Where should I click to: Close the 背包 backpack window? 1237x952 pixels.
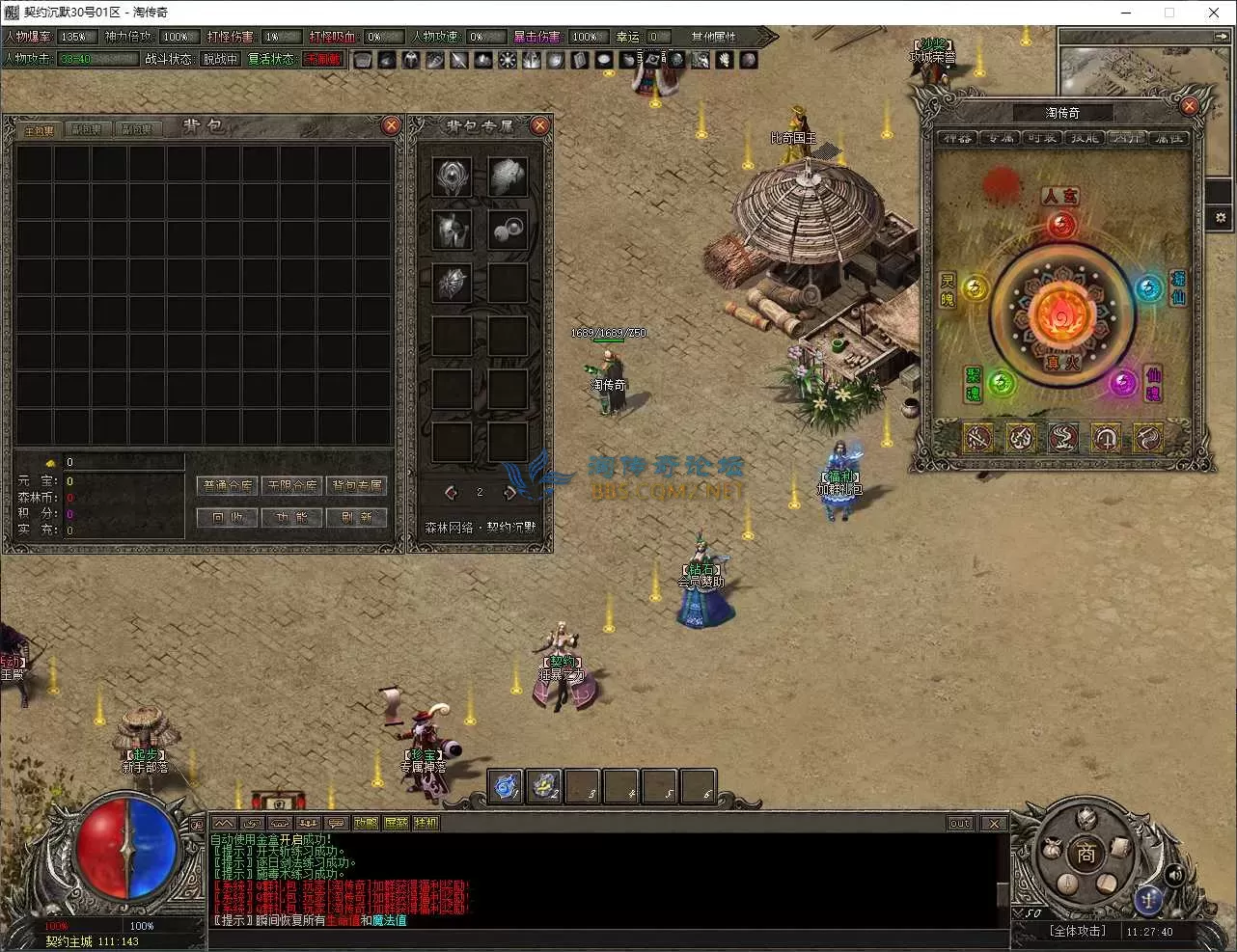click(391, 125)
